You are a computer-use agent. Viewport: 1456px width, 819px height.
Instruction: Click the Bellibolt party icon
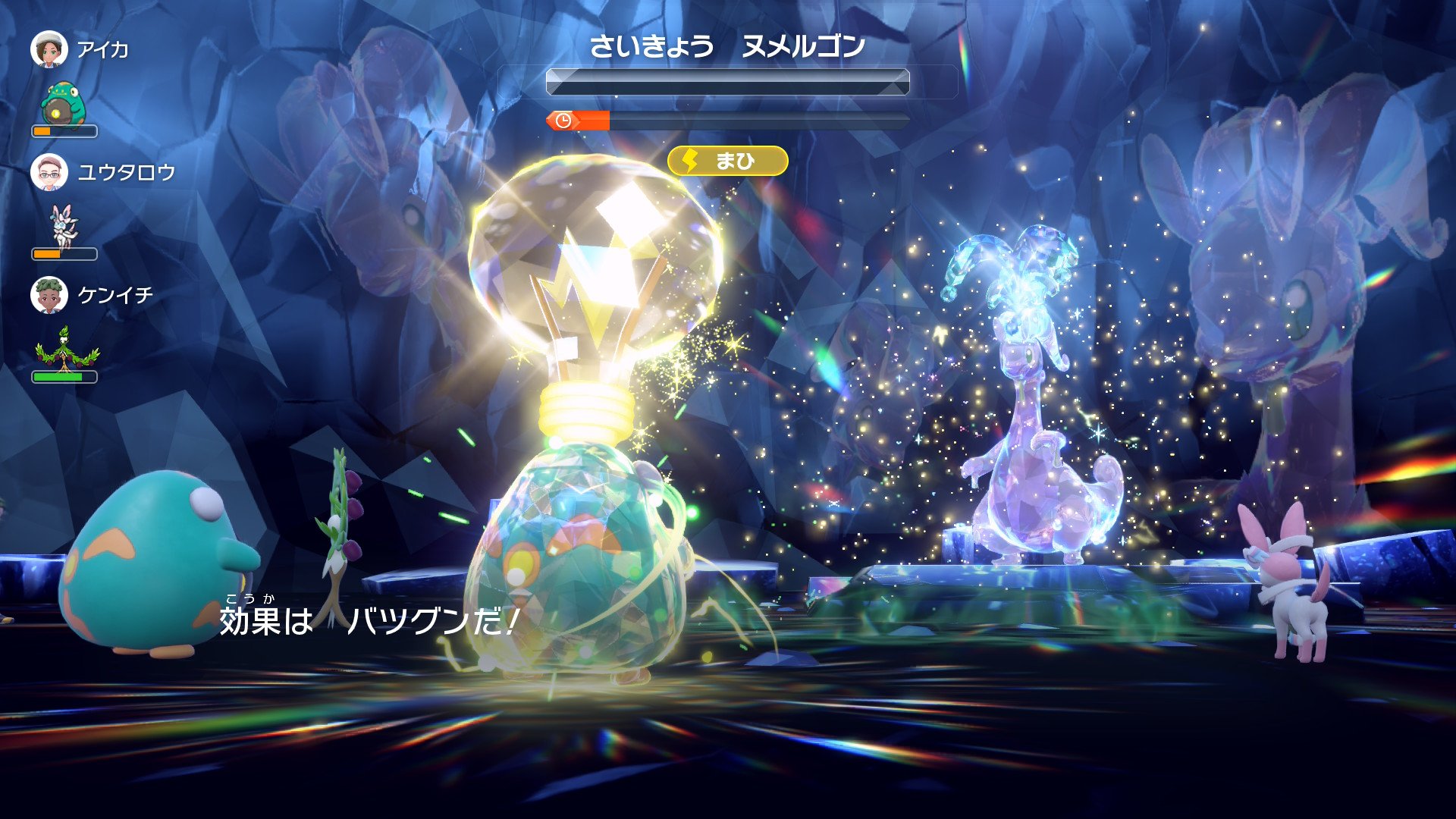(64, 104)
